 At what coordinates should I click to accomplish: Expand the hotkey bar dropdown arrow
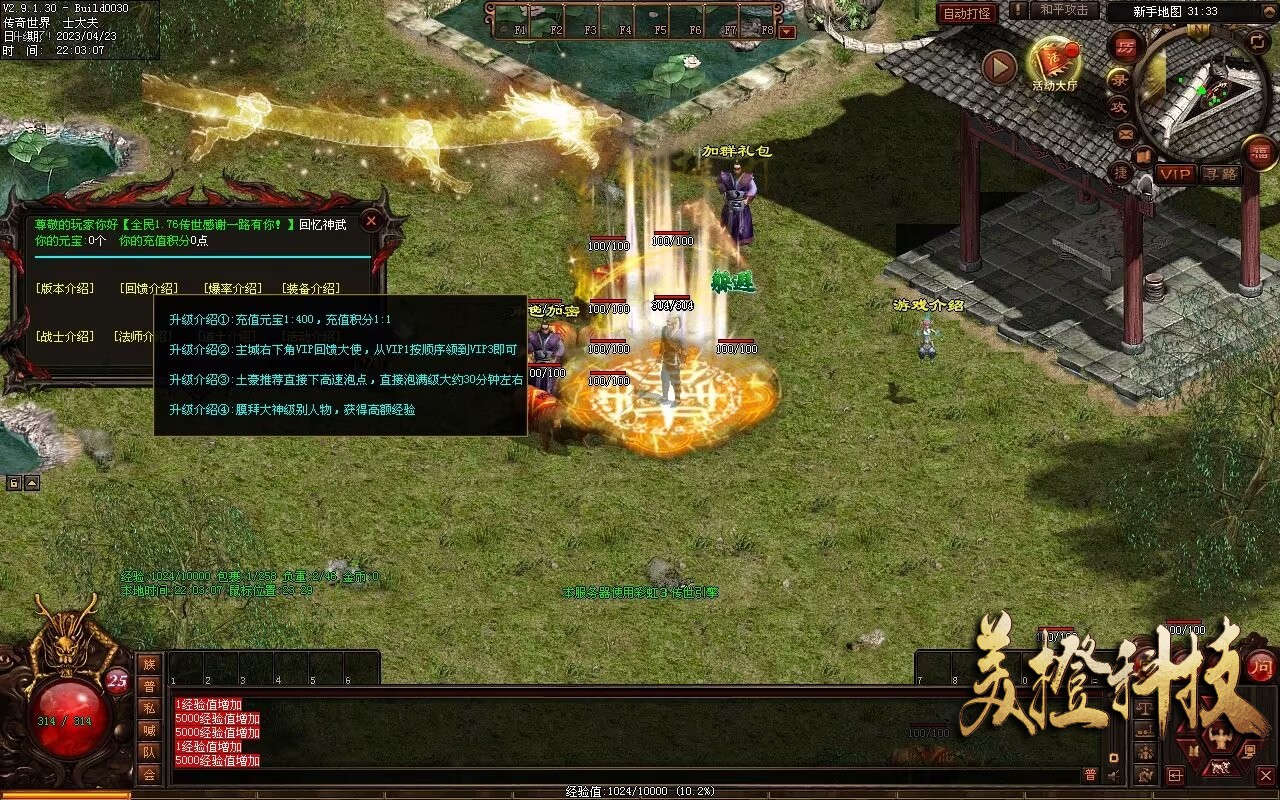pos(787,31)
